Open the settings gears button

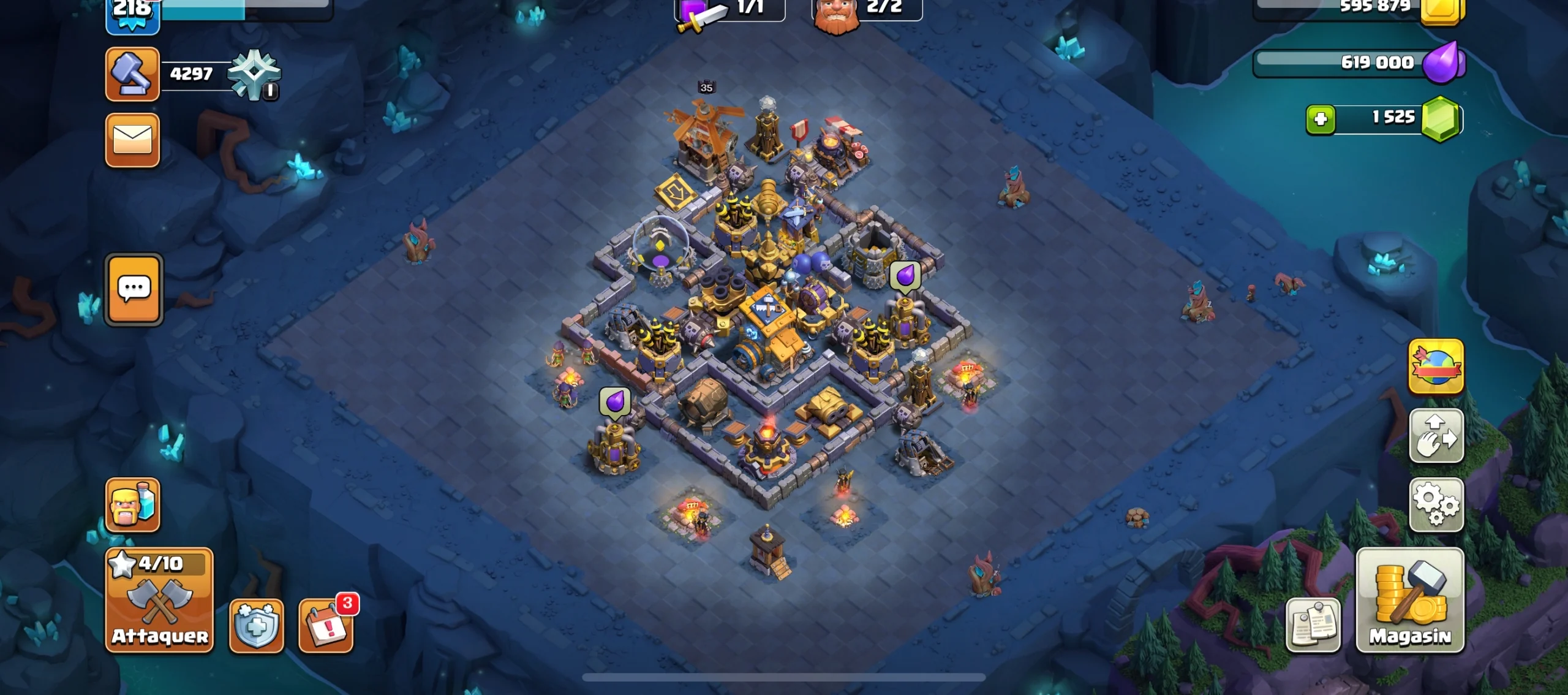[x=1436, y=504]
